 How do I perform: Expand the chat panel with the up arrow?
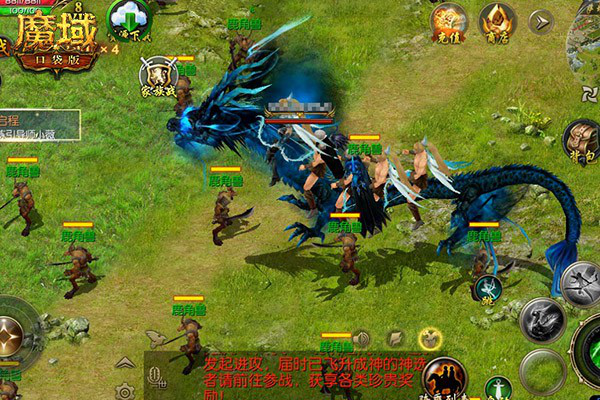click(125, 362)
